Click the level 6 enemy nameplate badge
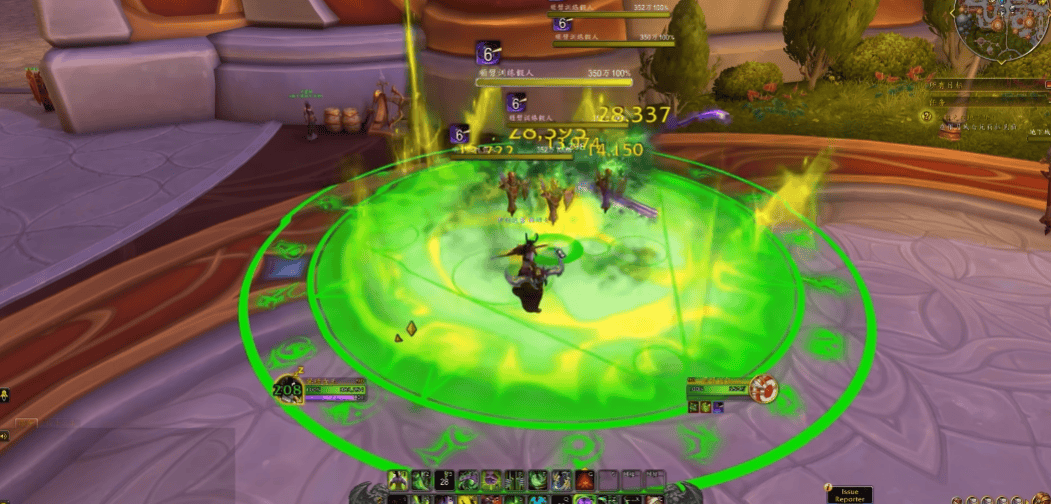This screenshot has width=1051, height=504. tap(488, 50)
